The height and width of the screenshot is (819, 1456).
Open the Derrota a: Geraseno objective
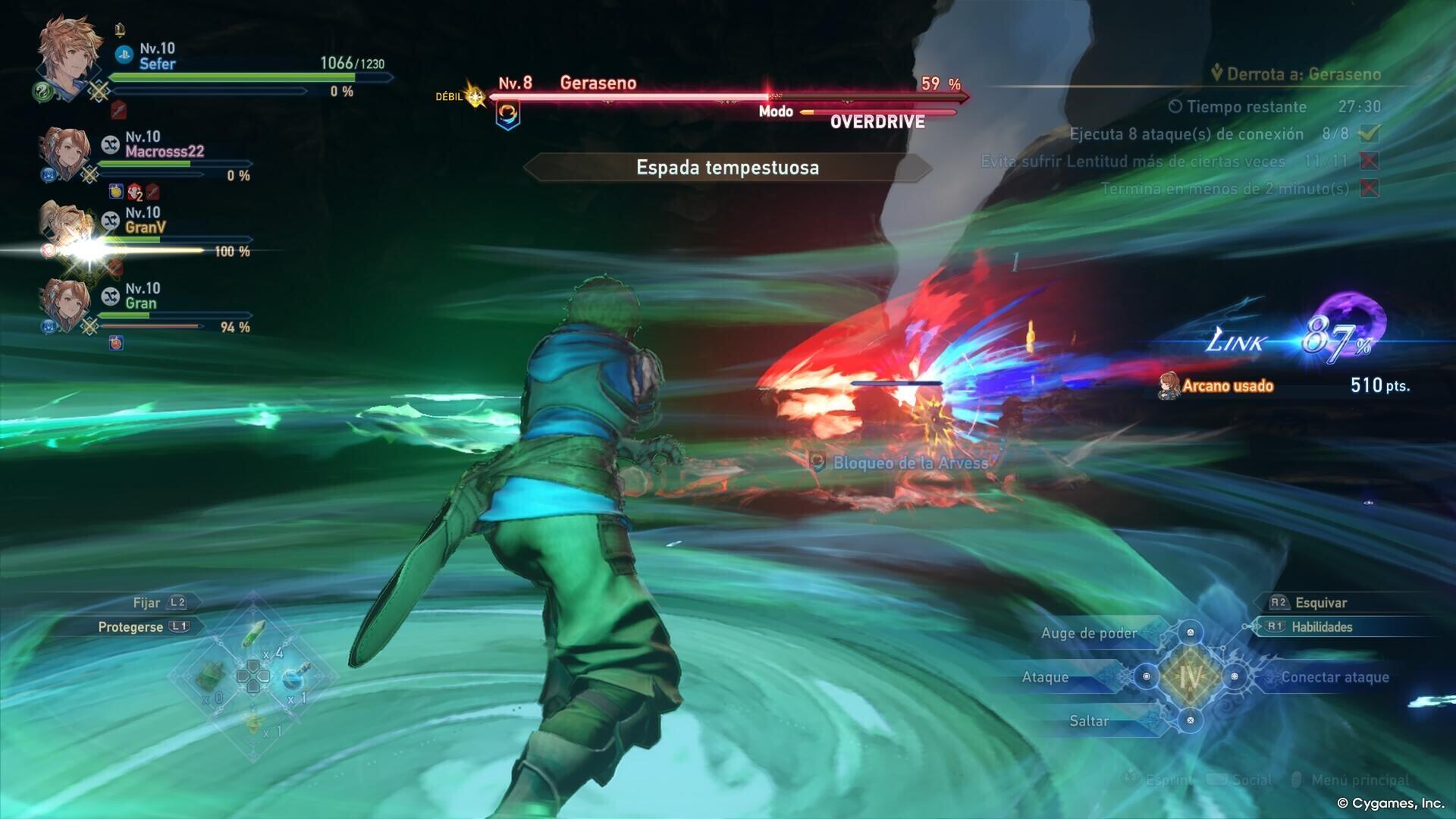[x=1303, y=74]
